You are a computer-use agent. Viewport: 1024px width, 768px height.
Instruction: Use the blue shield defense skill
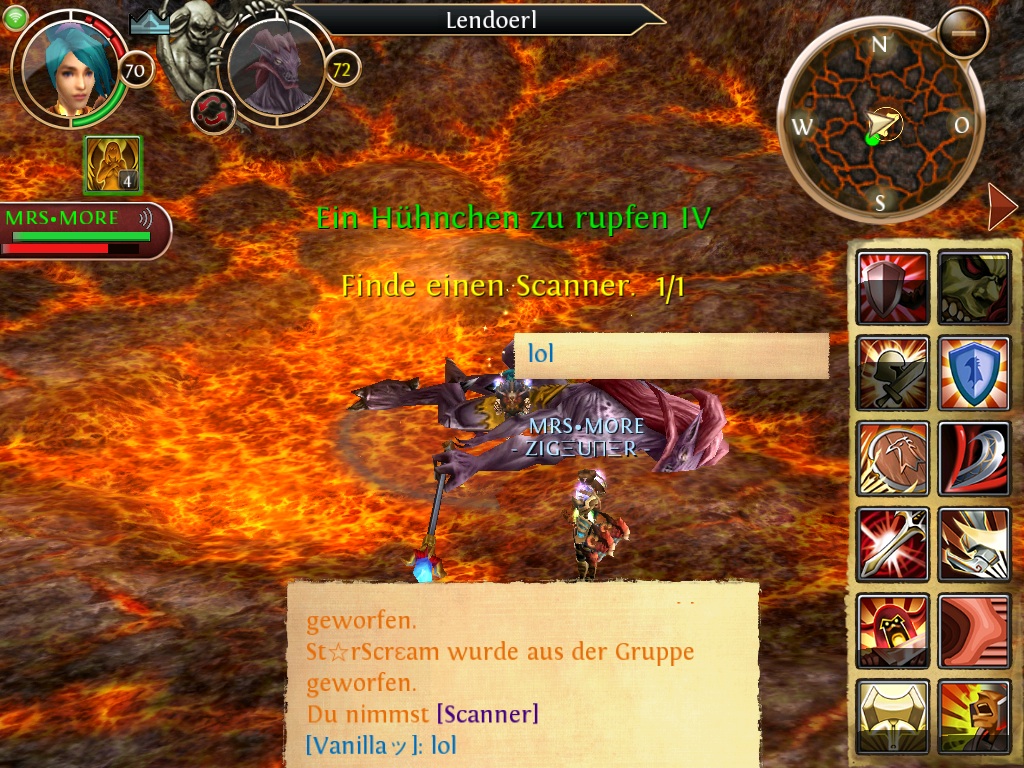(x=974, y=373)
